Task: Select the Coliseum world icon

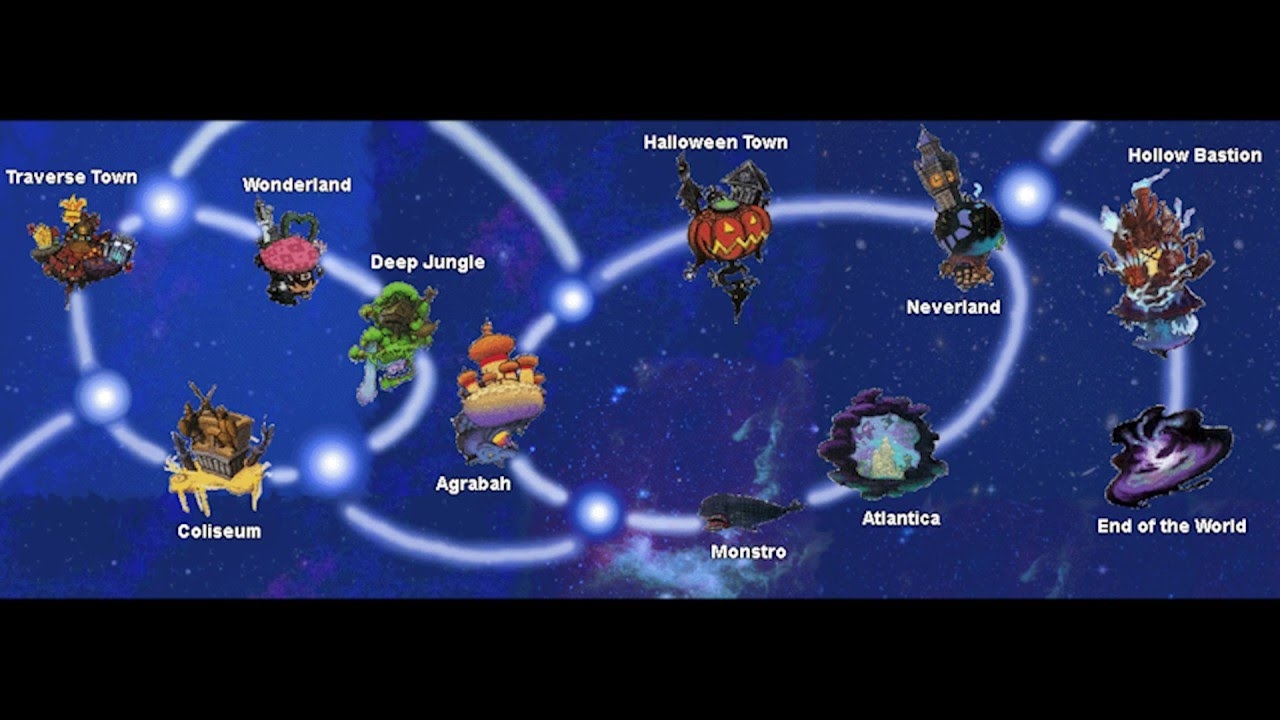Action: point(215,440)
